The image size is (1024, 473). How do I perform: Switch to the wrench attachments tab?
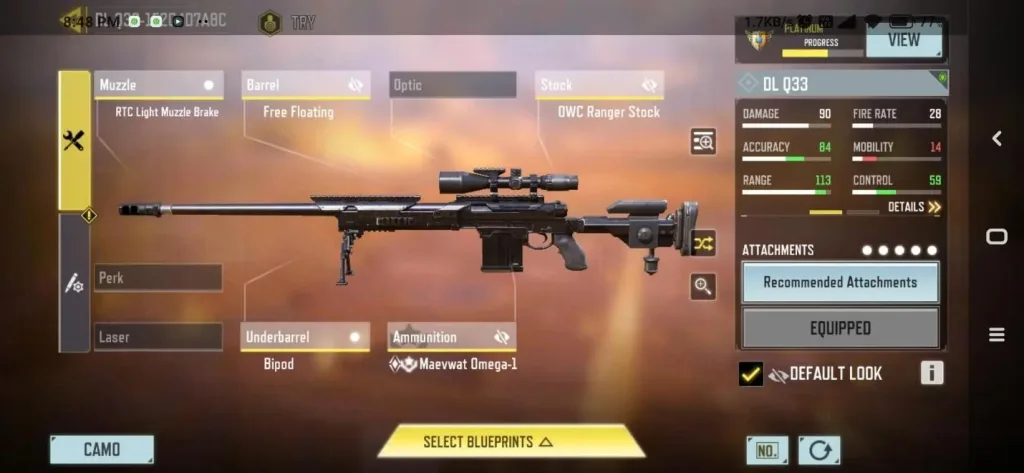pos(74,141)
